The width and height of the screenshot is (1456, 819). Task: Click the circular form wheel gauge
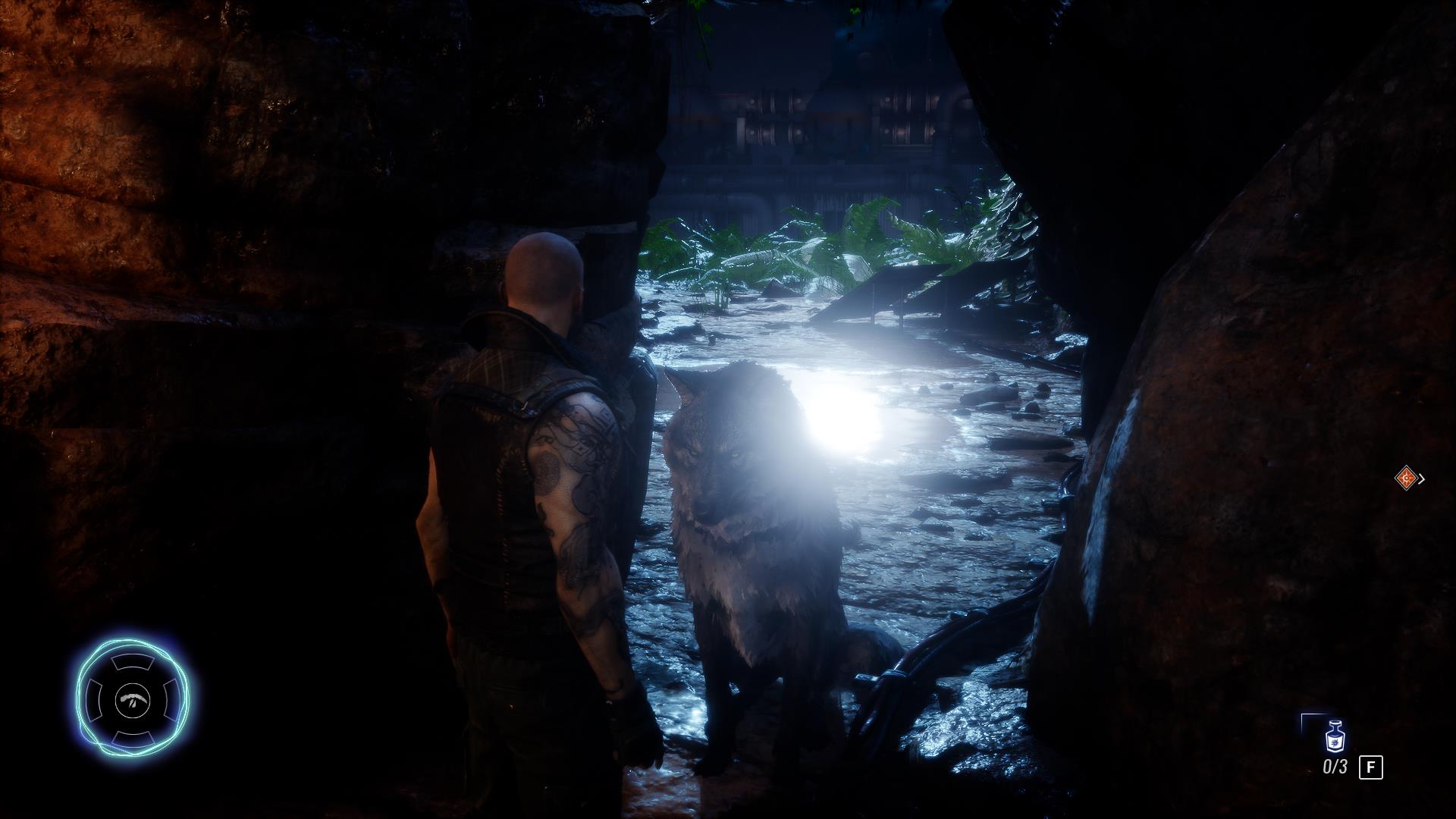(133, 698)
